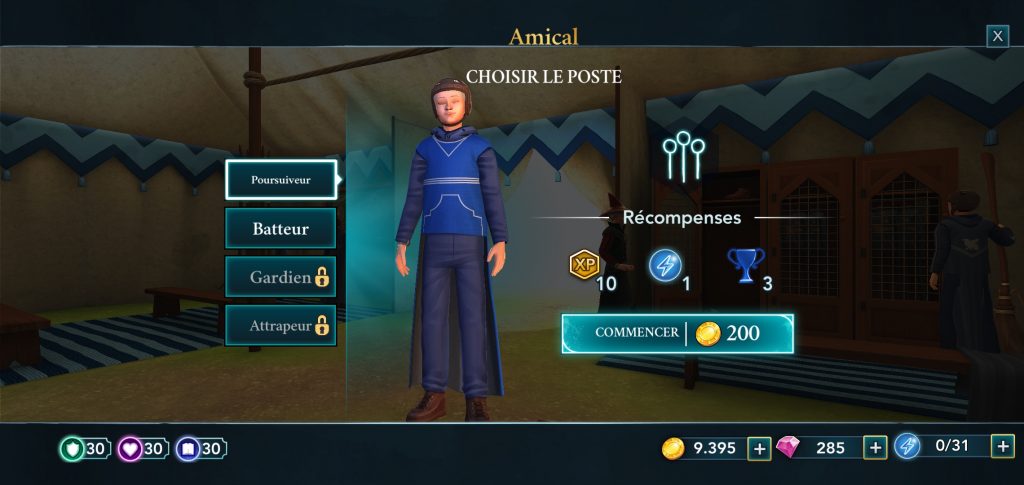The width and height of the screenshot is (1024, 485).
Task: Select the locked Gardien position
Action: 281,277
